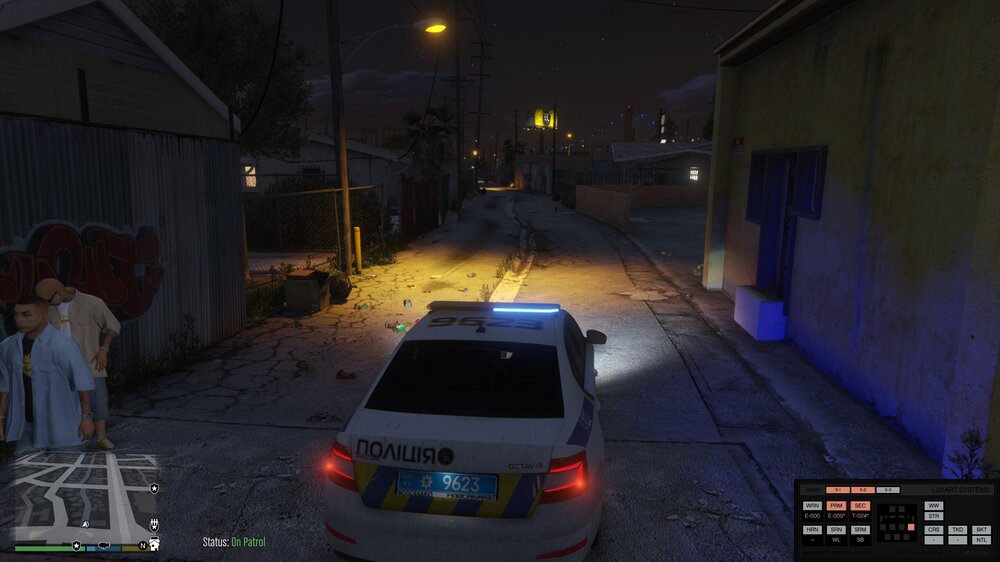Select the SRM siren mode button
Screen dimensions: 1000x562
click(x=860, y=530)
